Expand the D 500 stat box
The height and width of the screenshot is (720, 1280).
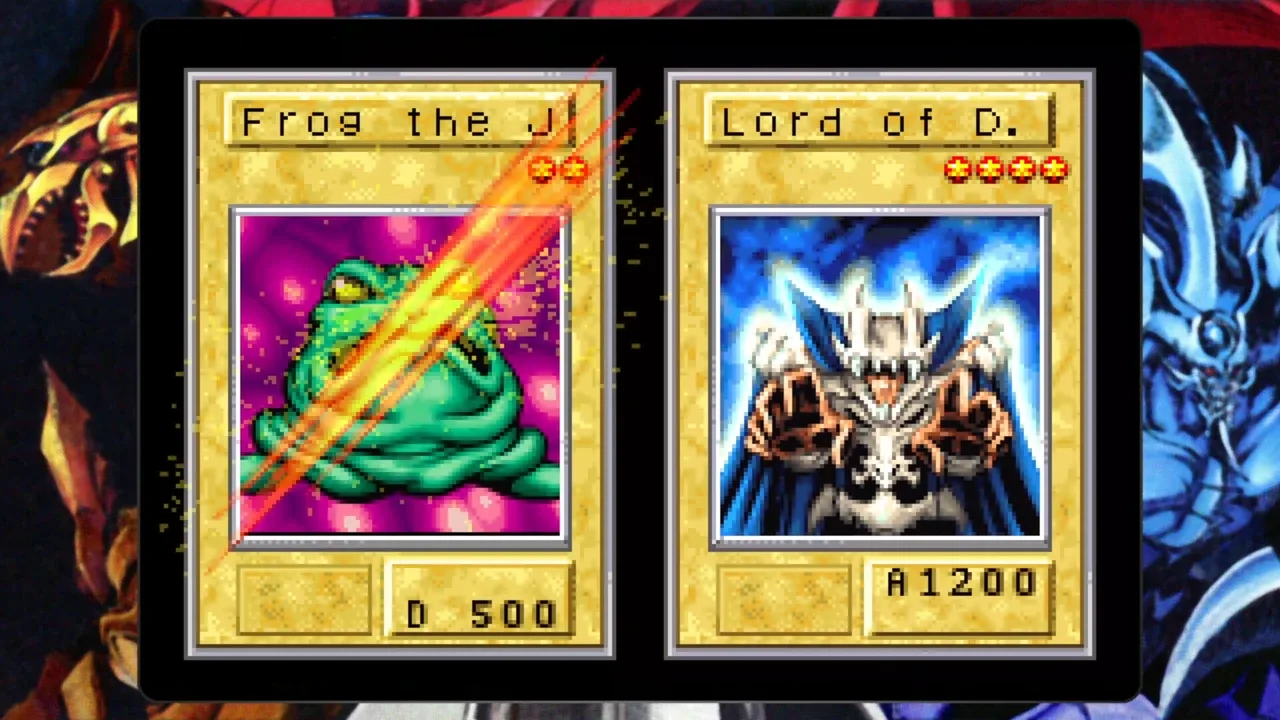[x=480, y=600]
